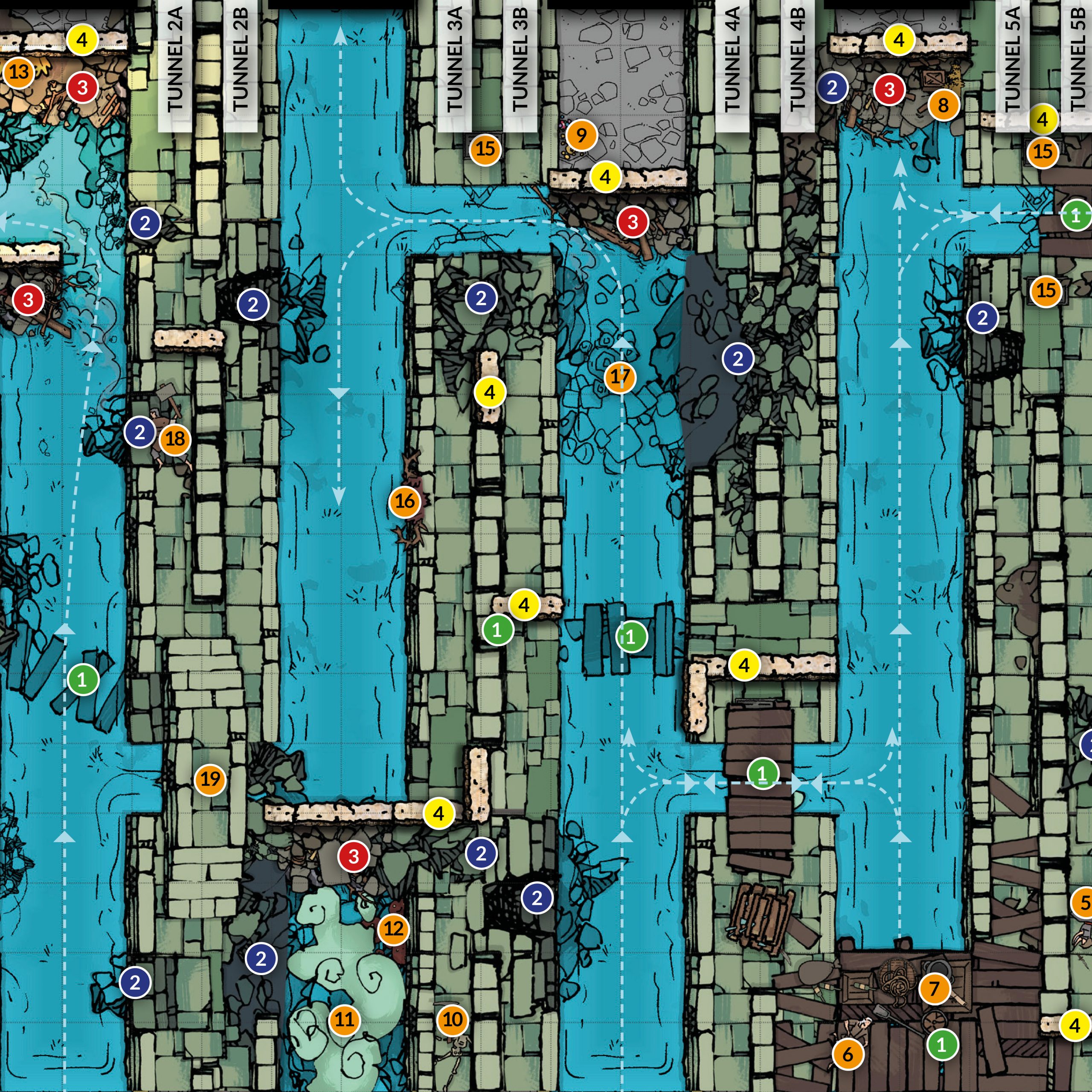Select the Tunnel 2B label

(x=241, y=59)
